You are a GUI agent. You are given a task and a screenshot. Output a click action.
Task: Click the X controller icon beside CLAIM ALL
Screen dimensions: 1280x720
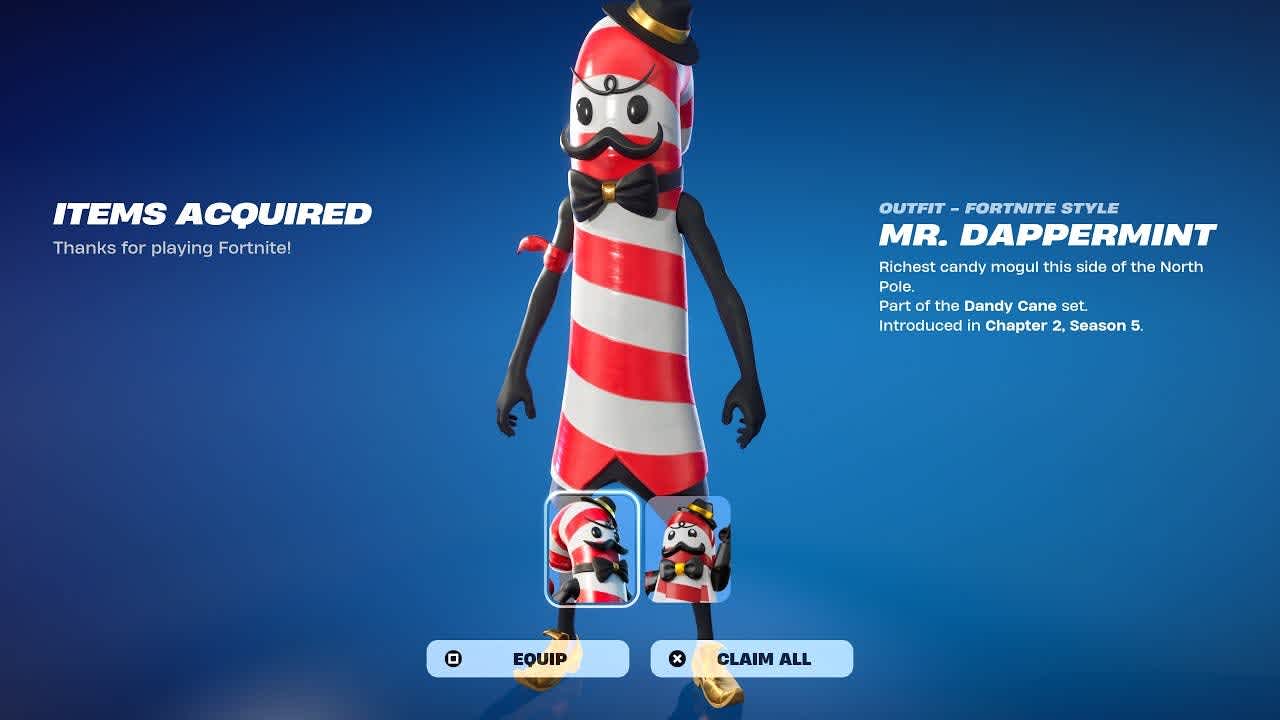(678, 658)
